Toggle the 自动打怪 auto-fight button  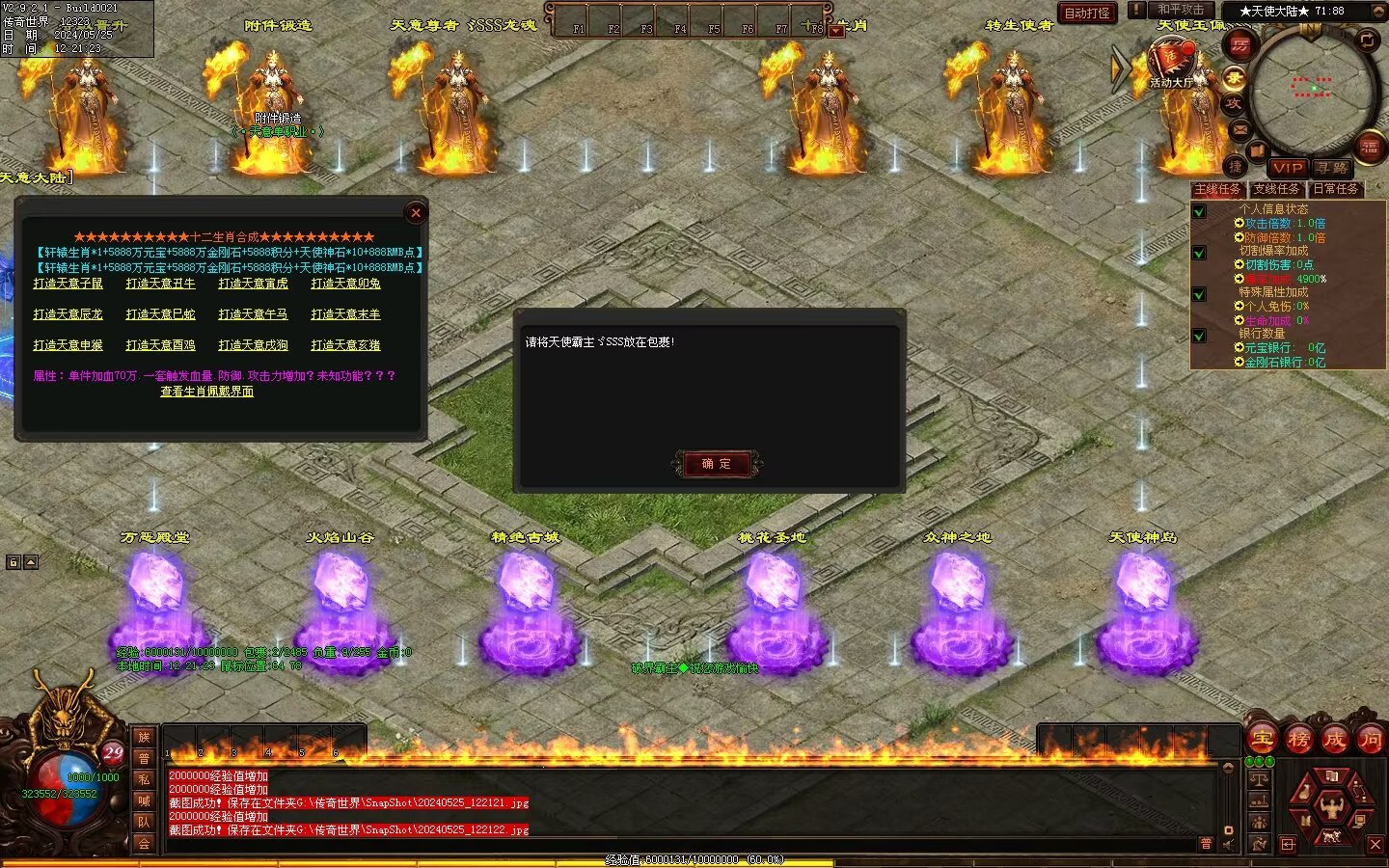(1087, 13)
